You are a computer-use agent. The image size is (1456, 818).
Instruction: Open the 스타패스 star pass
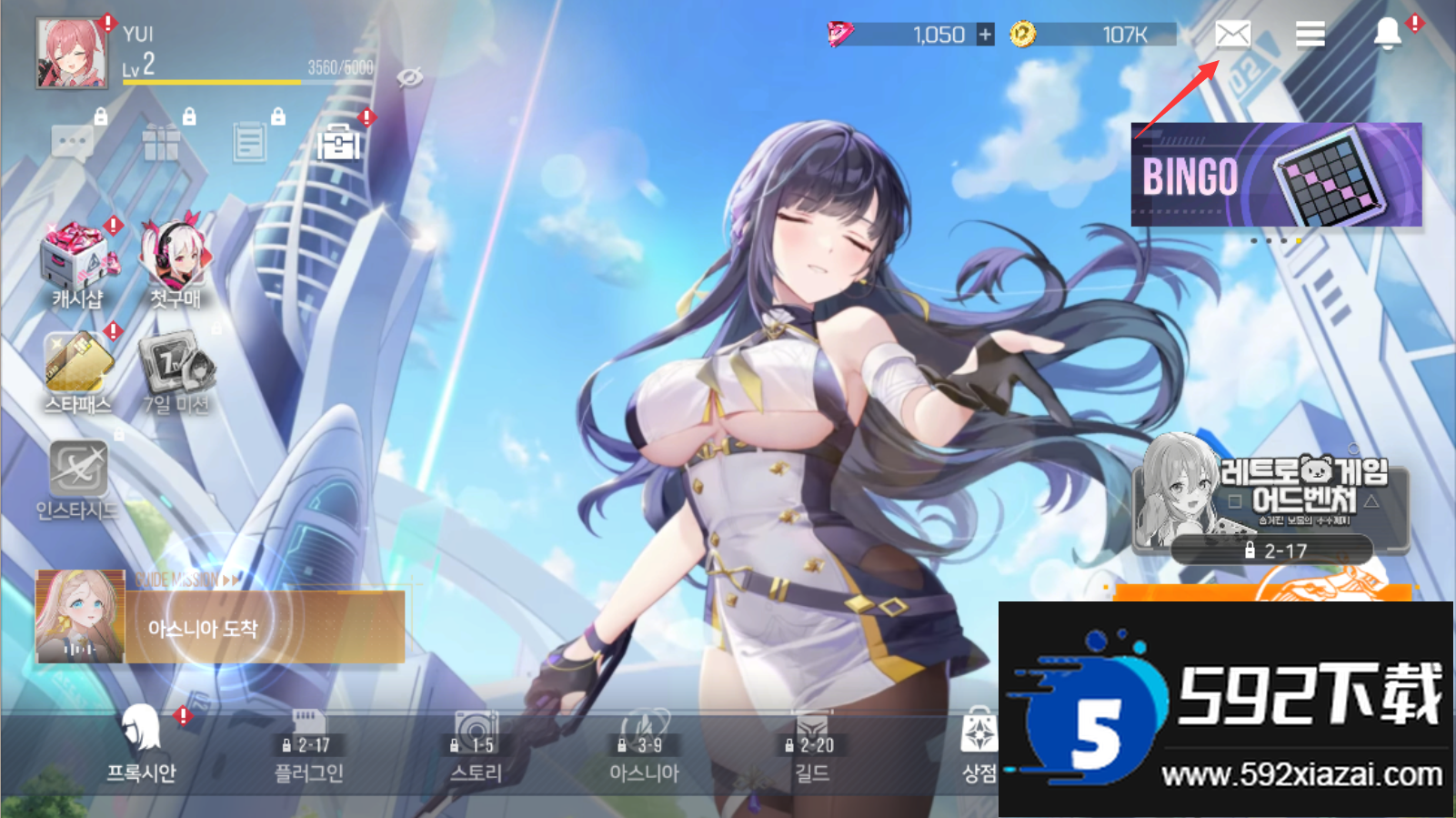click(78, 373)
